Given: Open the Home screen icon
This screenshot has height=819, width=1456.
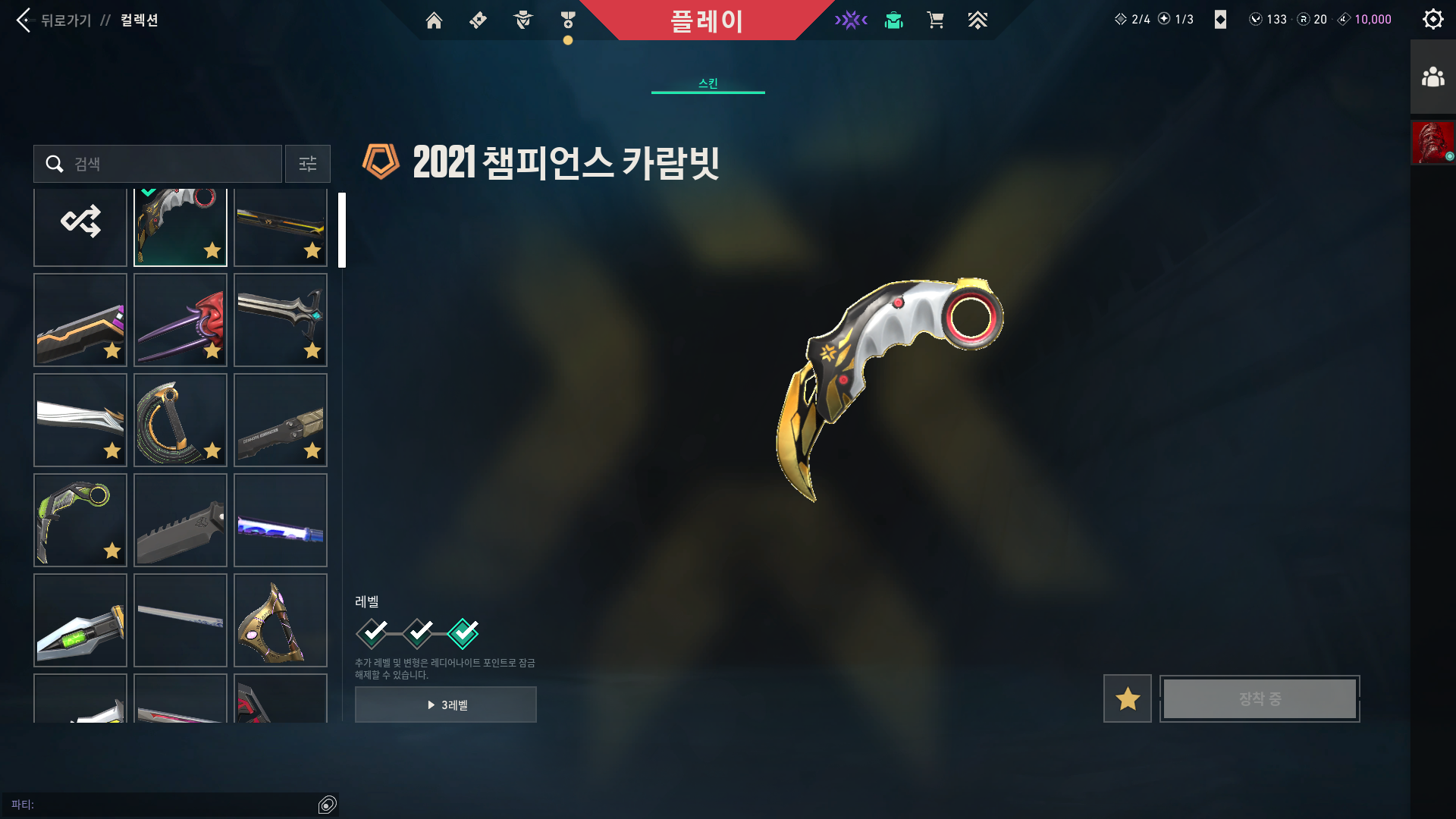Looking at the screenshot, I should [435, 20].
